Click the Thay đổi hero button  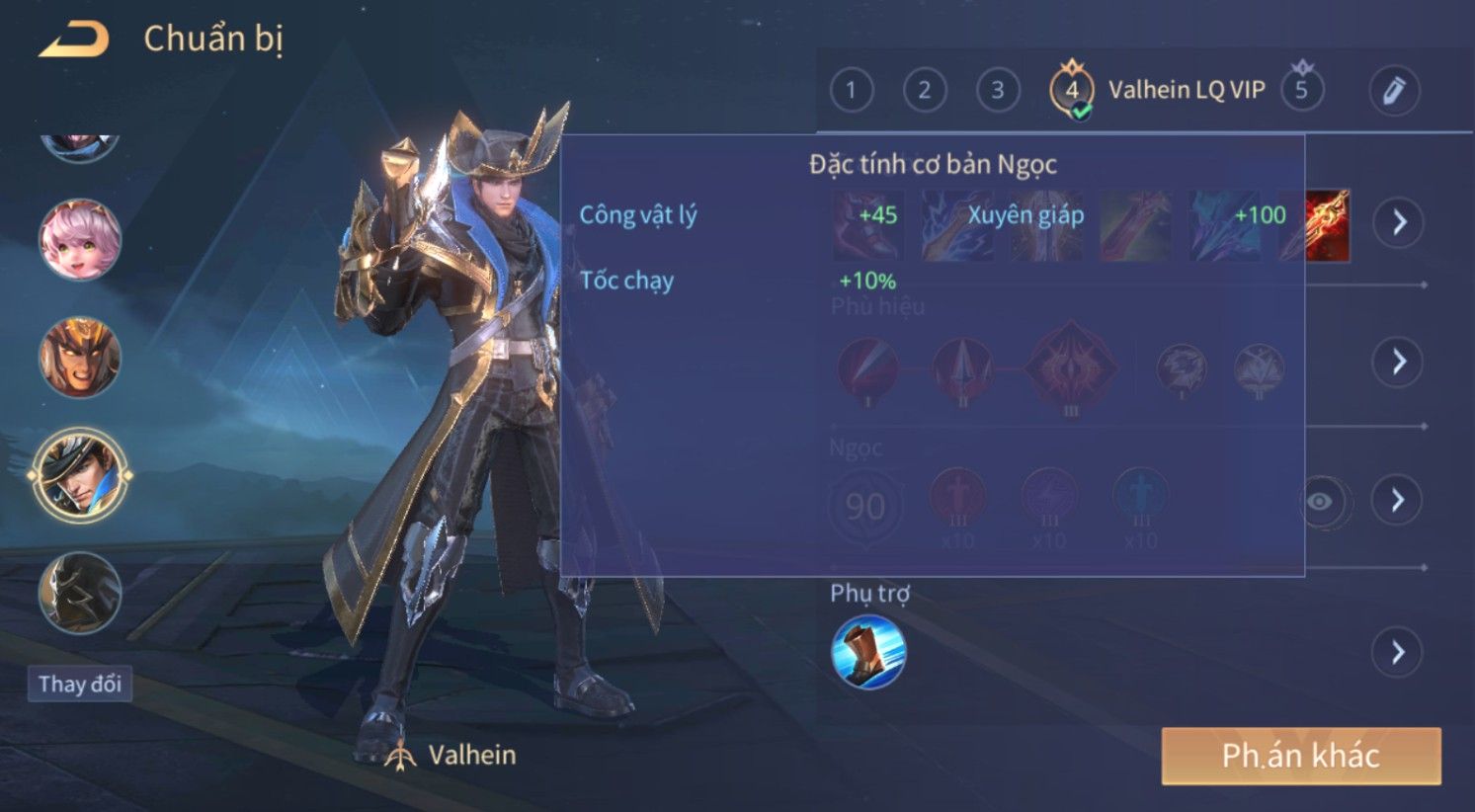[79, 684]
